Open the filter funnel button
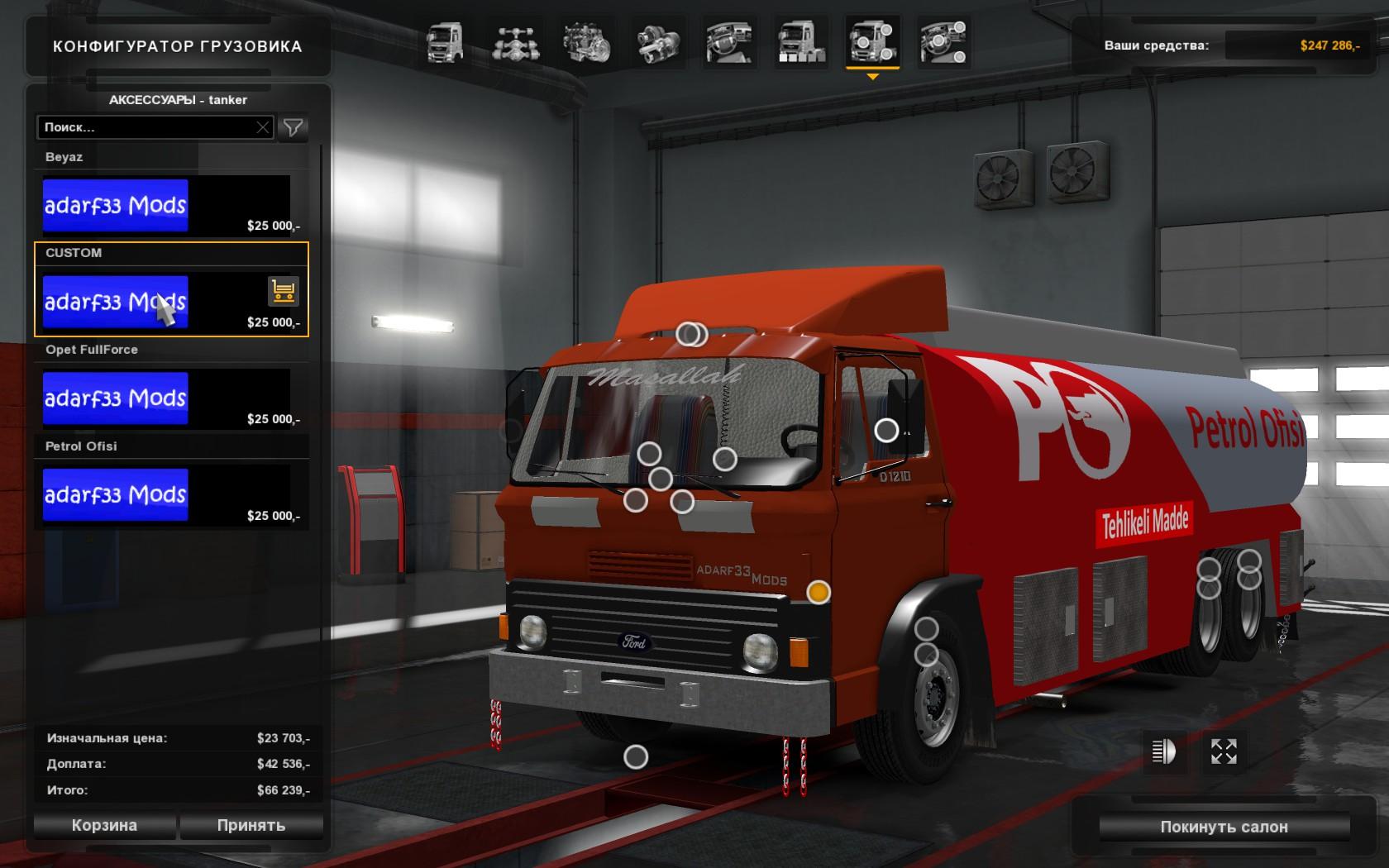 click(294, 127)
